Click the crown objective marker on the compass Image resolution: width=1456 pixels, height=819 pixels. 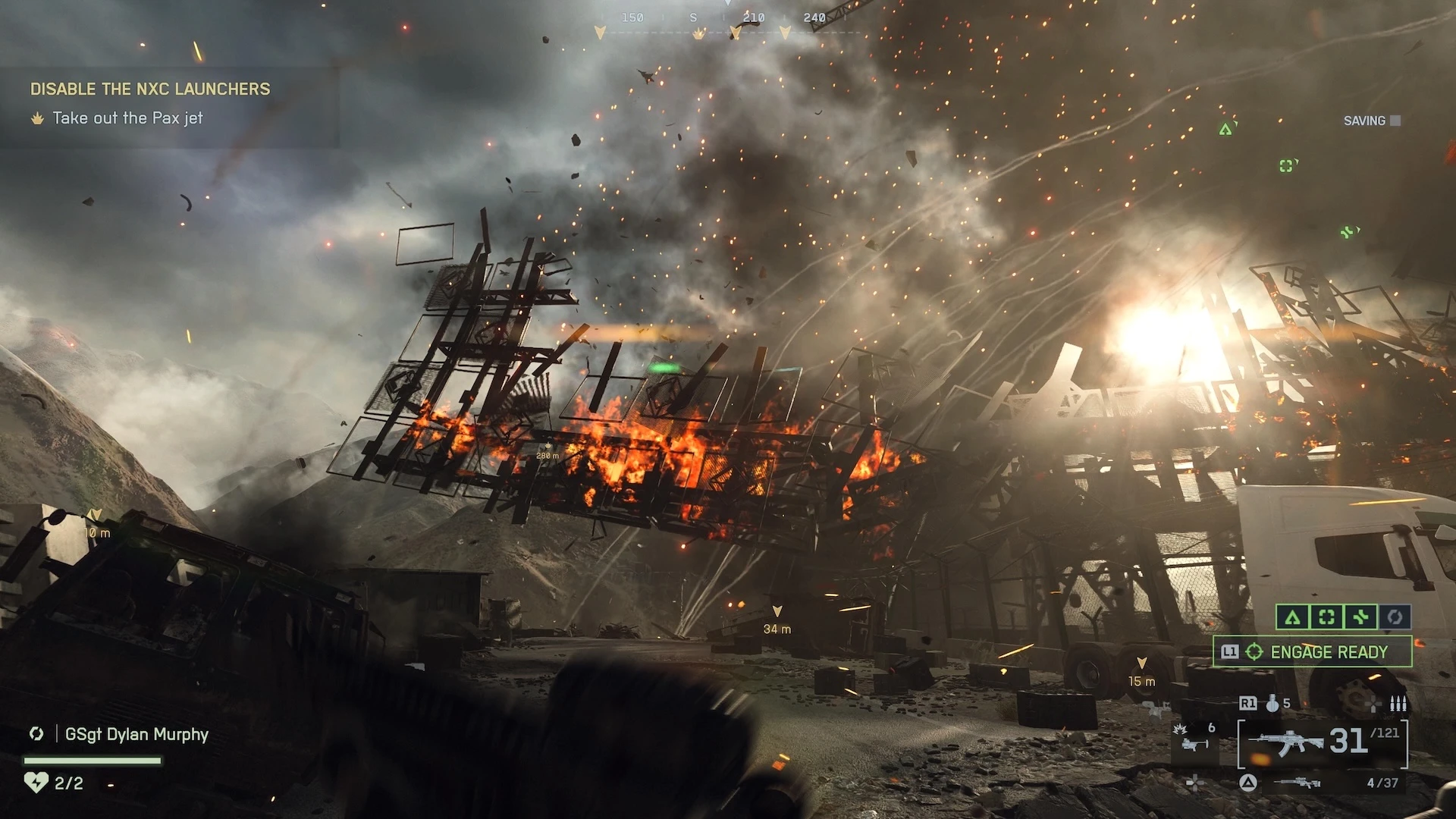coord(698,34)
